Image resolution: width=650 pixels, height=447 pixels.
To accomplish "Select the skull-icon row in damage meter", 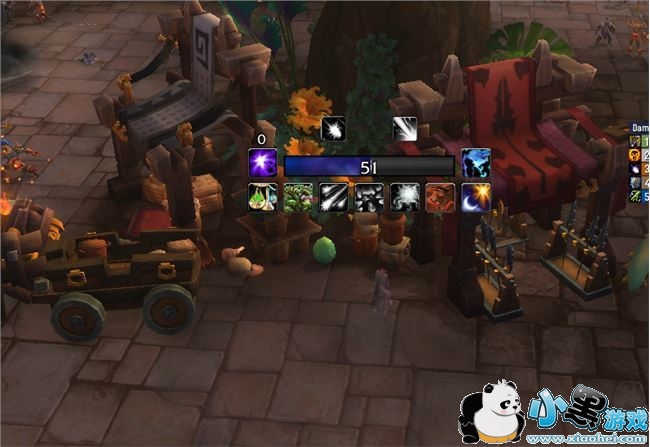I will click(x=640, y=155).
